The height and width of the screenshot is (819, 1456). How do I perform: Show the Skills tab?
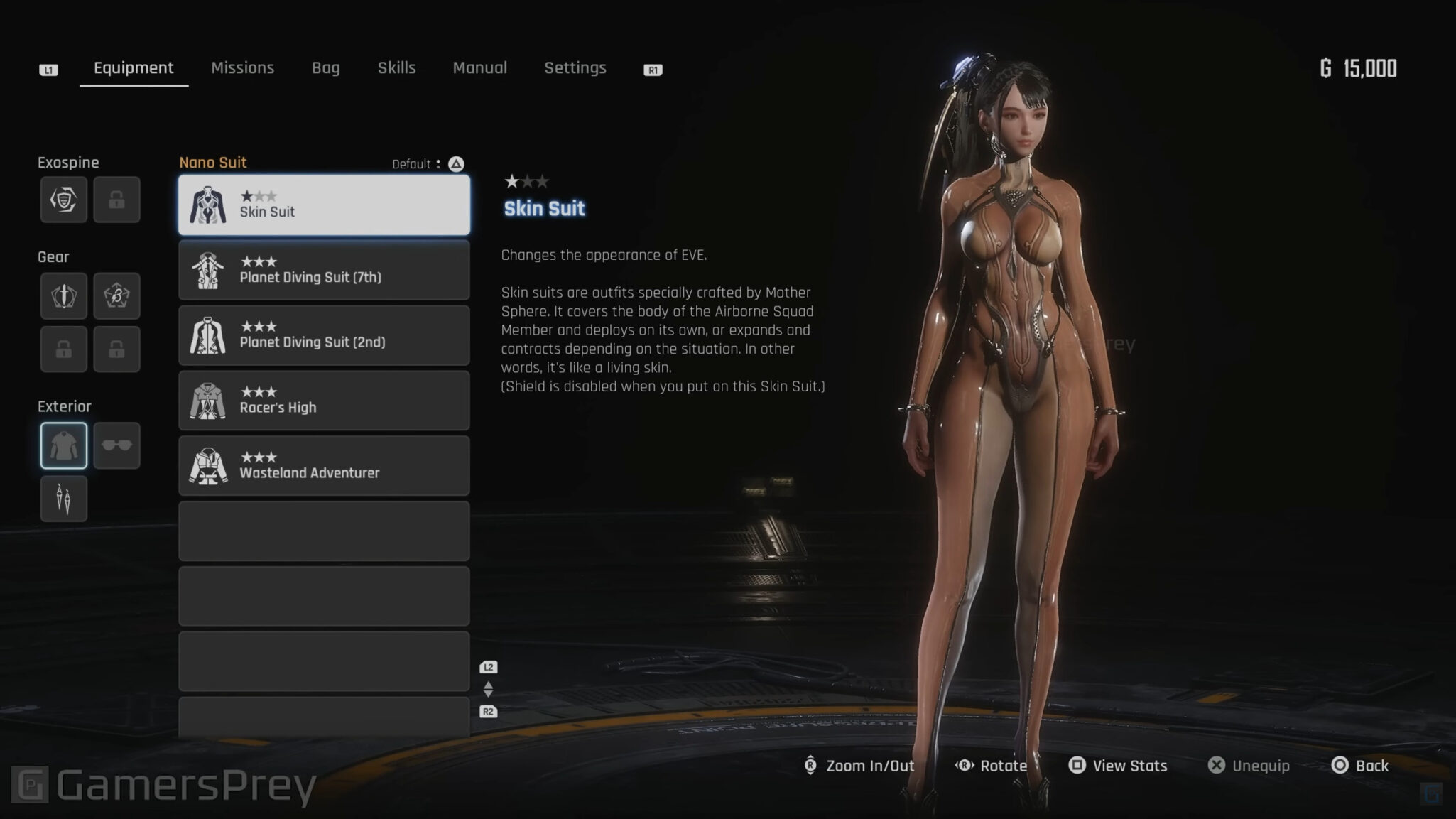(396, 68)
